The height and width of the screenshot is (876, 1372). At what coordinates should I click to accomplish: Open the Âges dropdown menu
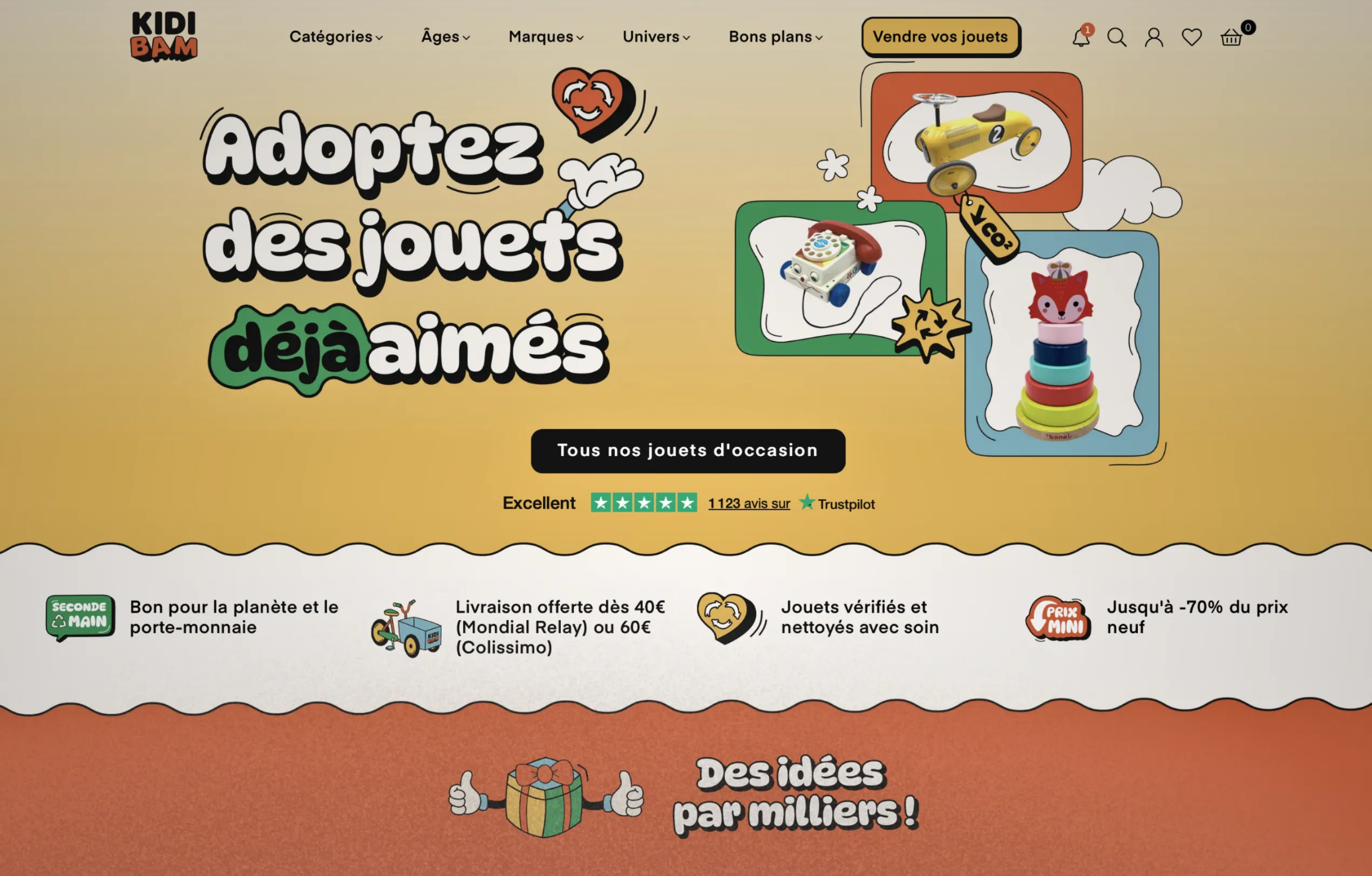[x=445, y=37]
